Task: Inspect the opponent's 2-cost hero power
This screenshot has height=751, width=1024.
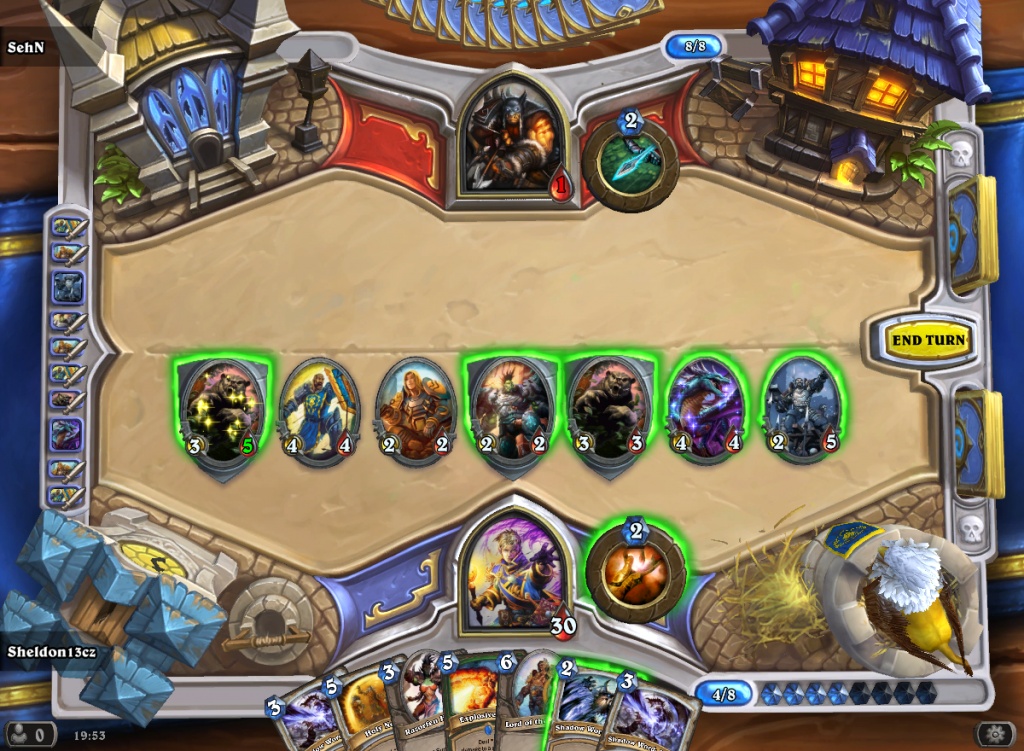Action: click(630, 163)
